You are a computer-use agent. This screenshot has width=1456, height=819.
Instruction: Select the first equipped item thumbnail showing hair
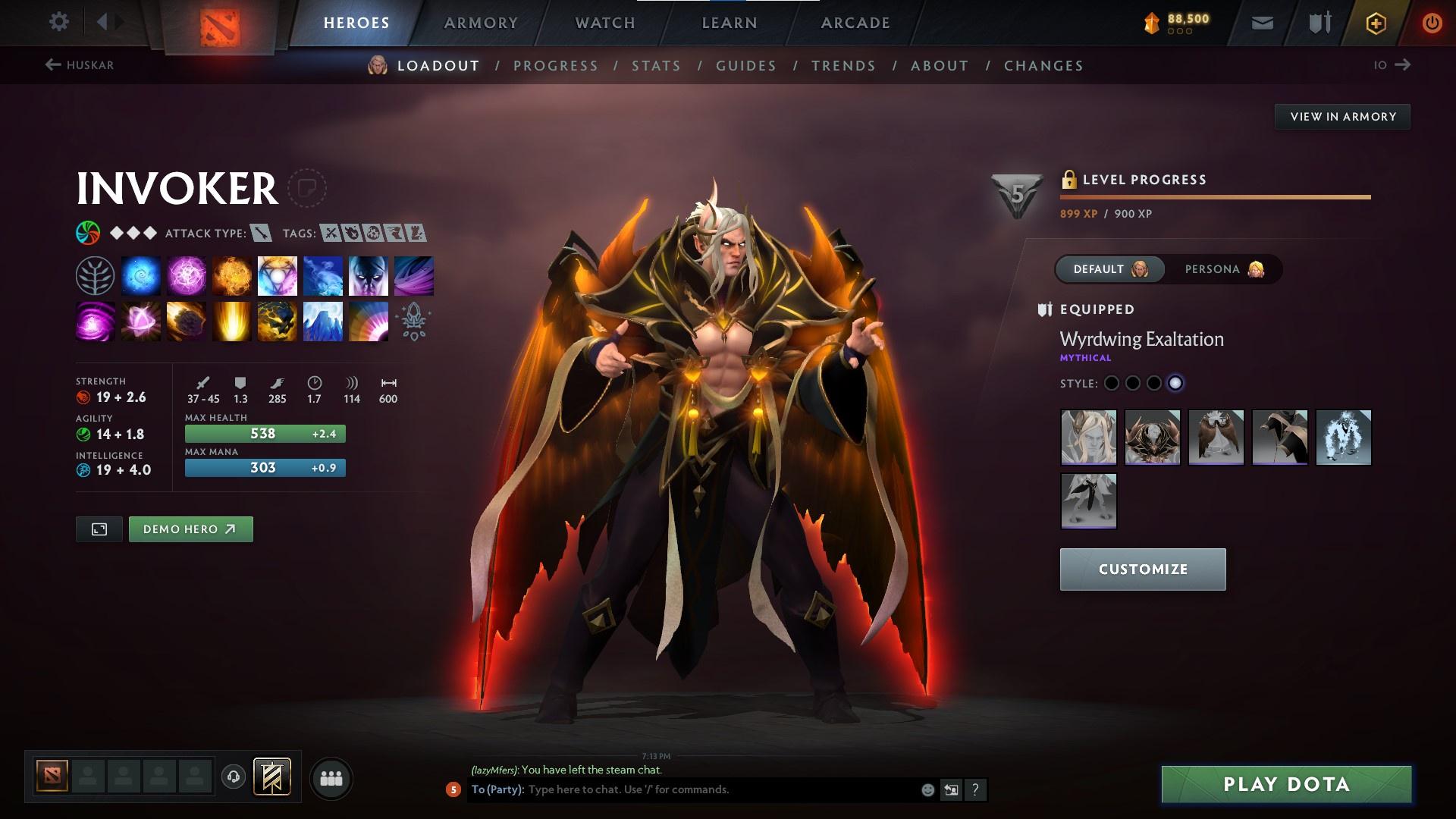pos(1088,438)
